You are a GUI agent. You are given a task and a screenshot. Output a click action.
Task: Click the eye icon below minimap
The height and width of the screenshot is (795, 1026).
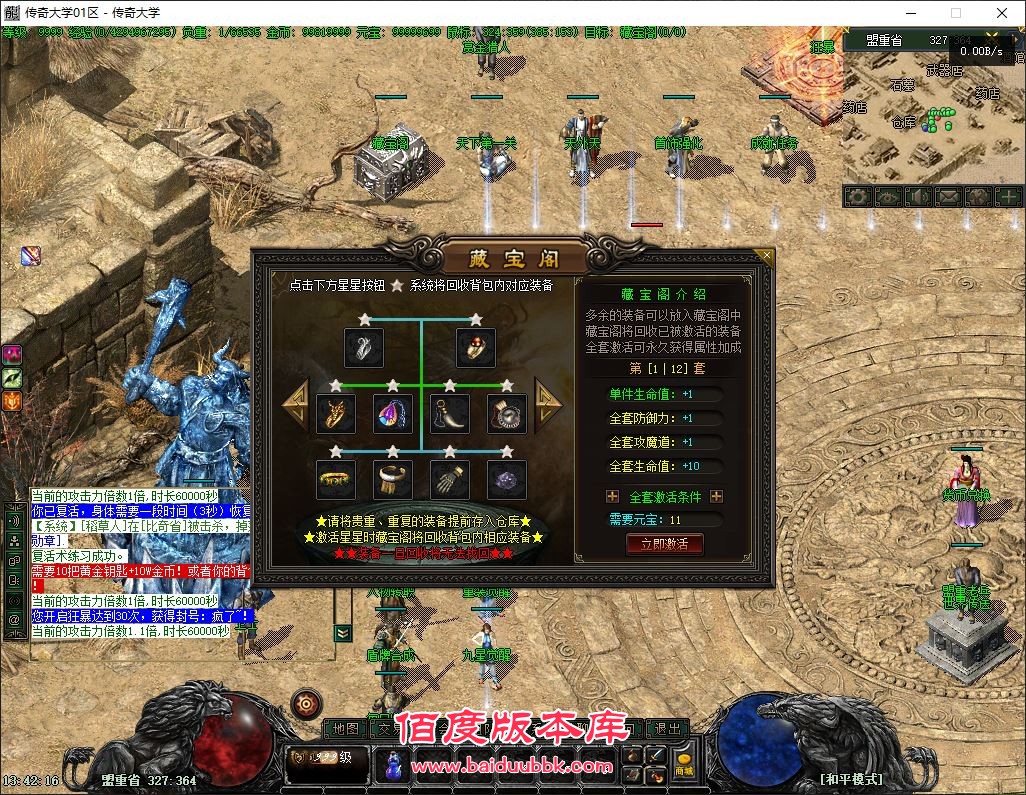pyautogui.click(x=887, y=197)
